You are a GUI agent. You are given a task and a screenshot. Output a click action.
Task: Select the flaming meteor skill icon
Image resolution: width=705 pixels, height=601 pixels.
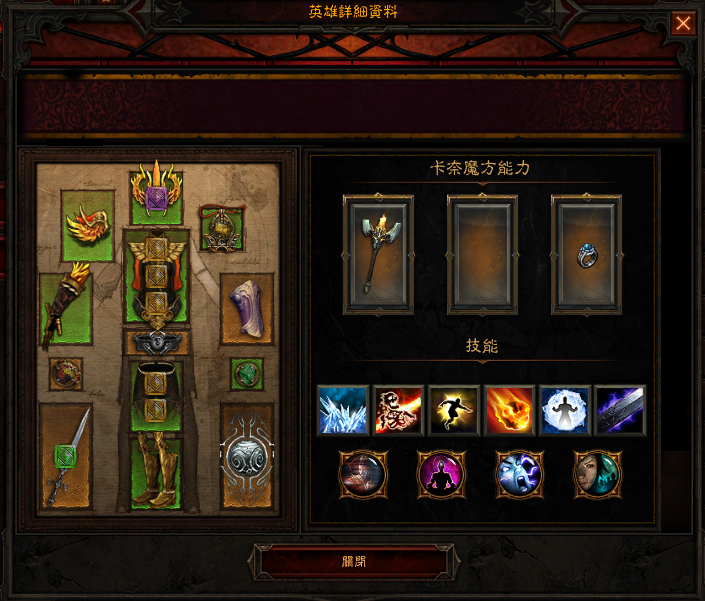click(x=509, y=410)
